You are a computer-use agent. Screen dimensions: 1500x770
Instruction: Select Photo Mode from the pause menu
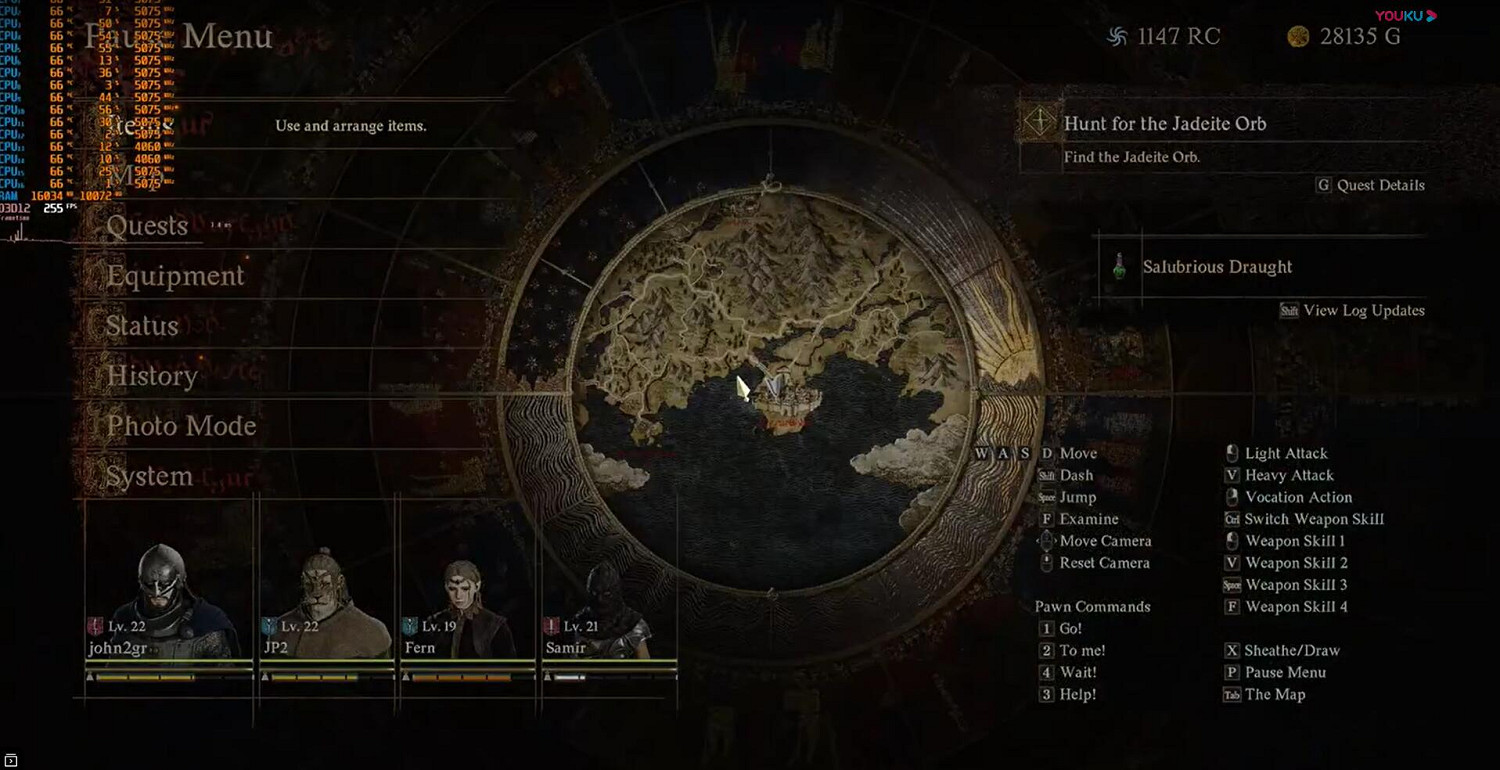pos(181,426)
